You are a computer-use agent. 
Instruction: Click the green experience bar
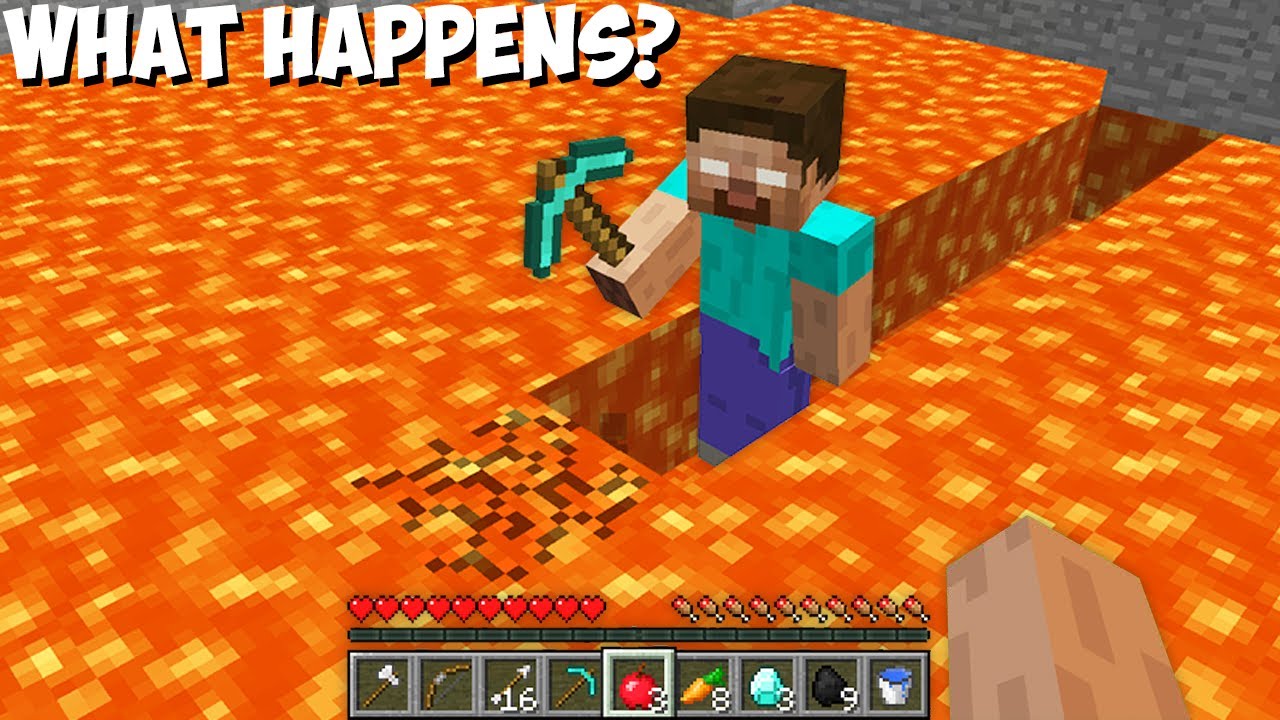pos(640,633)
